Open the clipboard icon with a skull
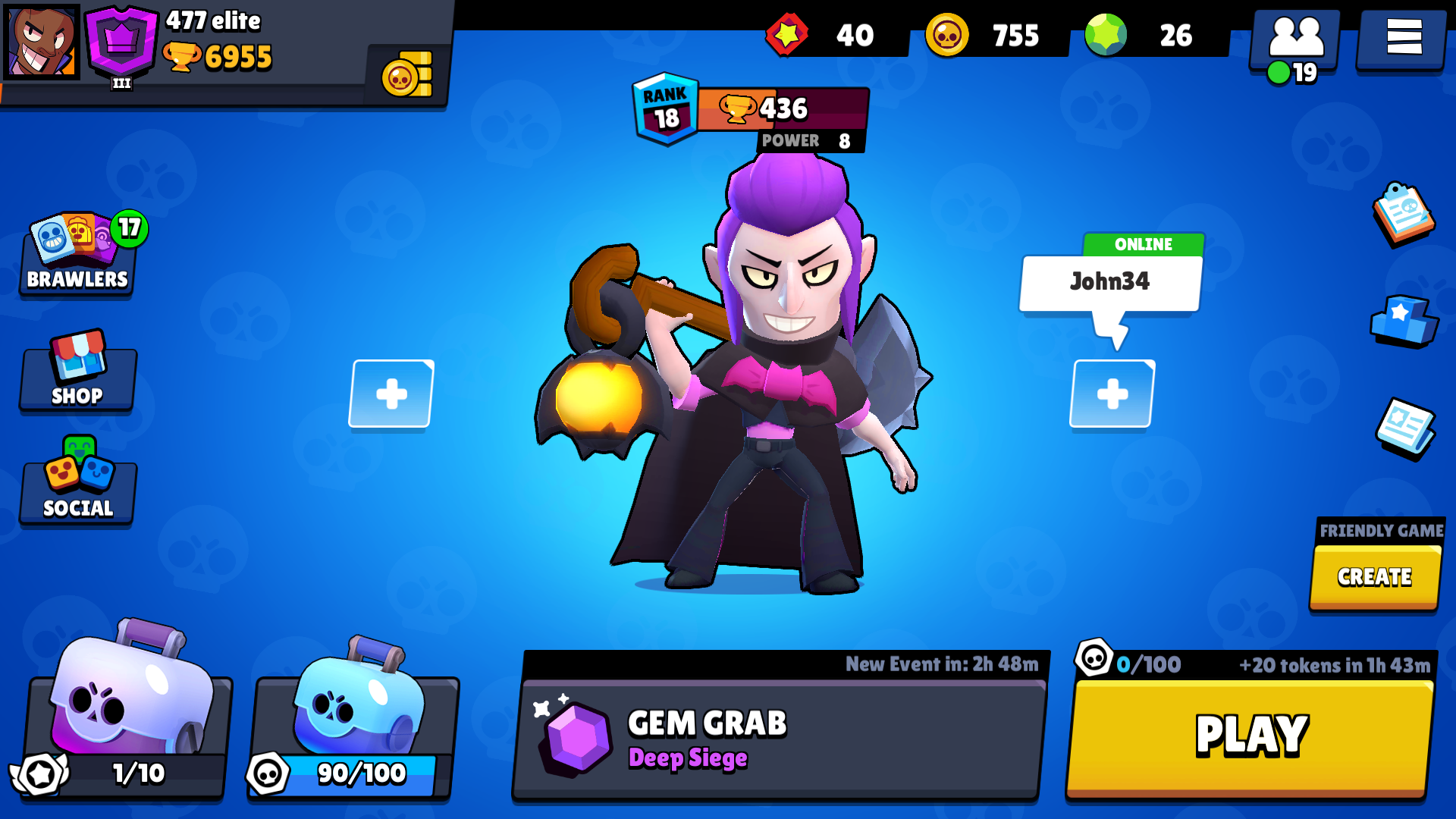Image resolution: width=1456 pixels, height=819 pixels. coord(1403,213)
